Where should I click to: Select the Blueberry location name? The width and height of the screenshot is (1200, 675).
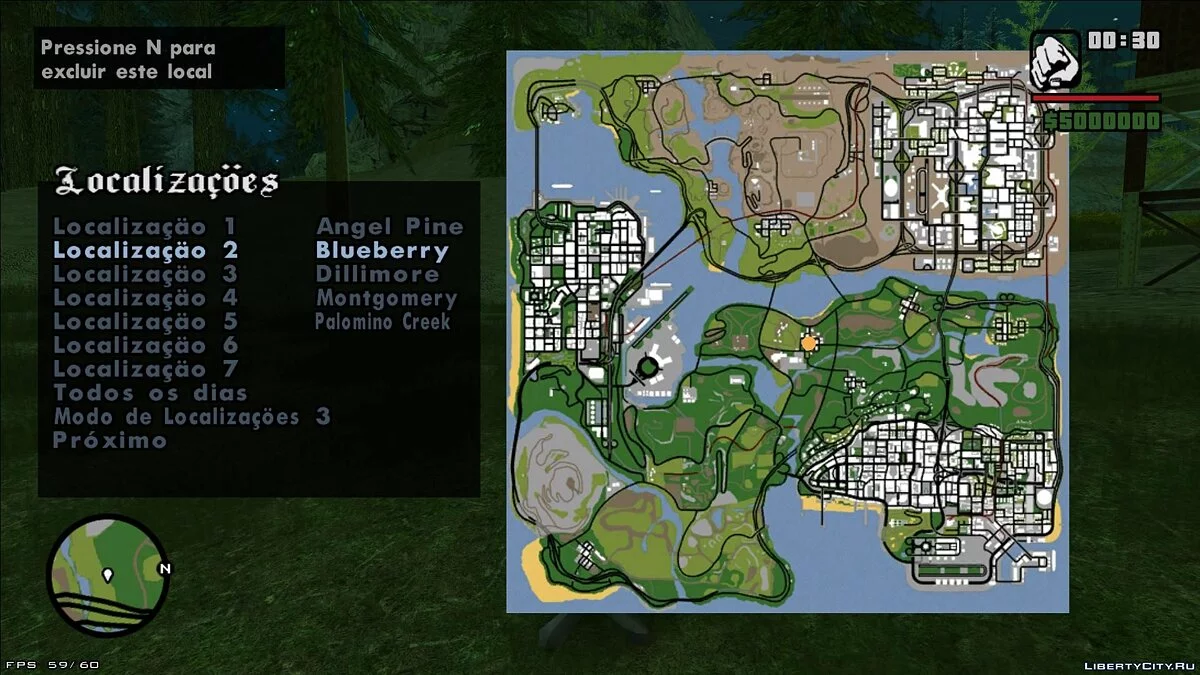[382, 251]
